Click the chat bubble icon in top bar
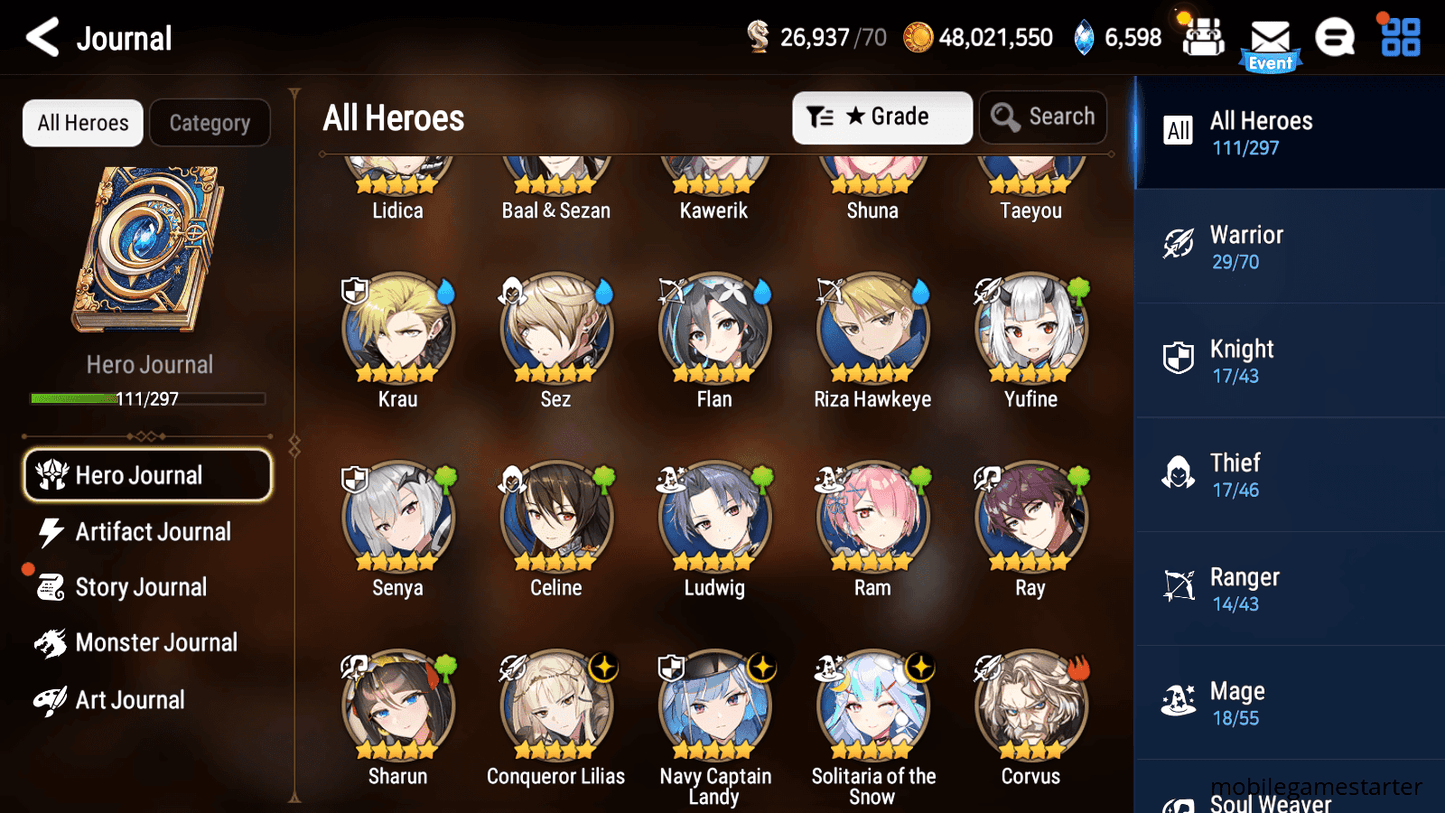1445x813 pixels. (x=1335, y=37)
